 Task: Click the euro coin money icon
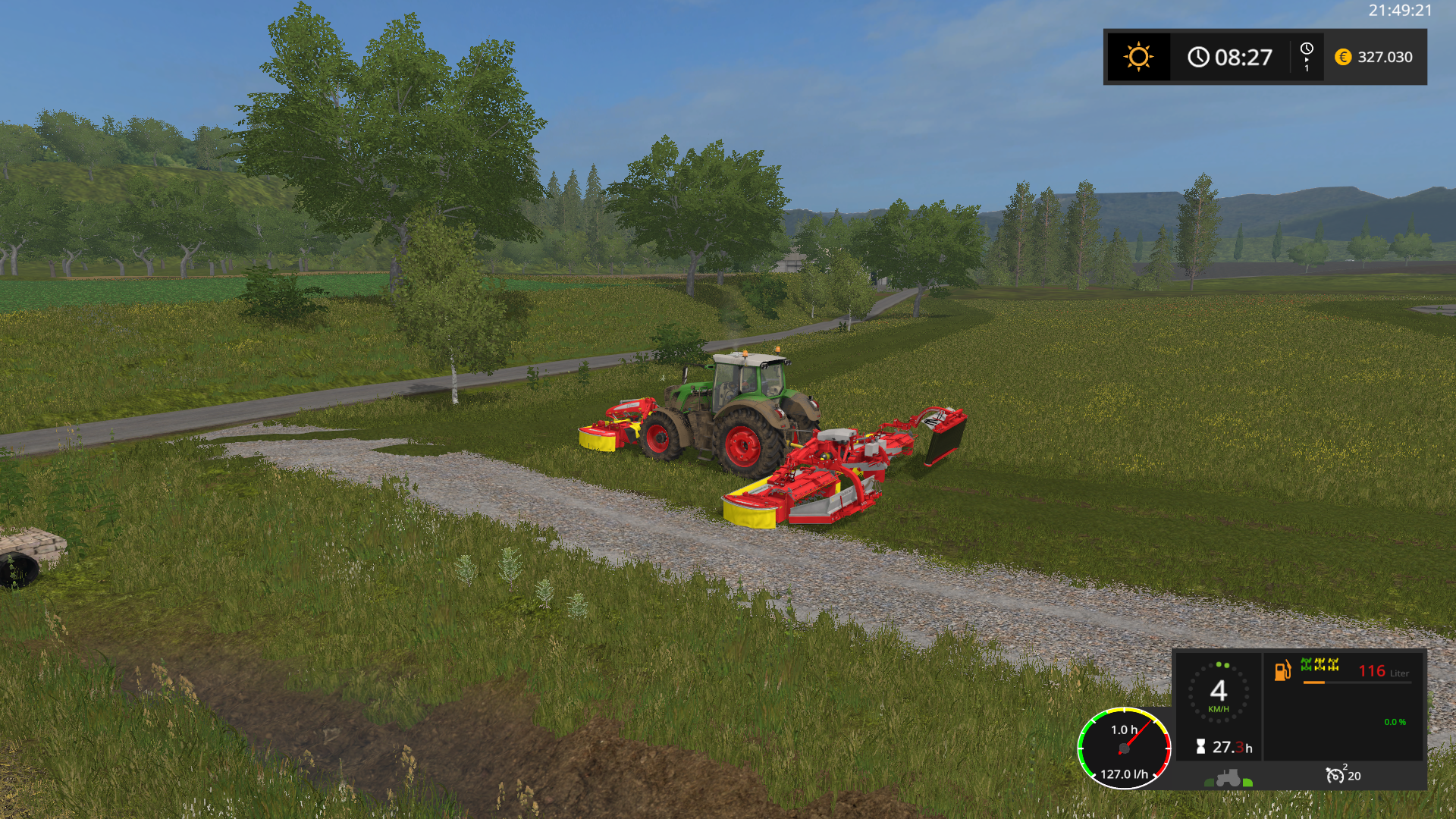1343,57
